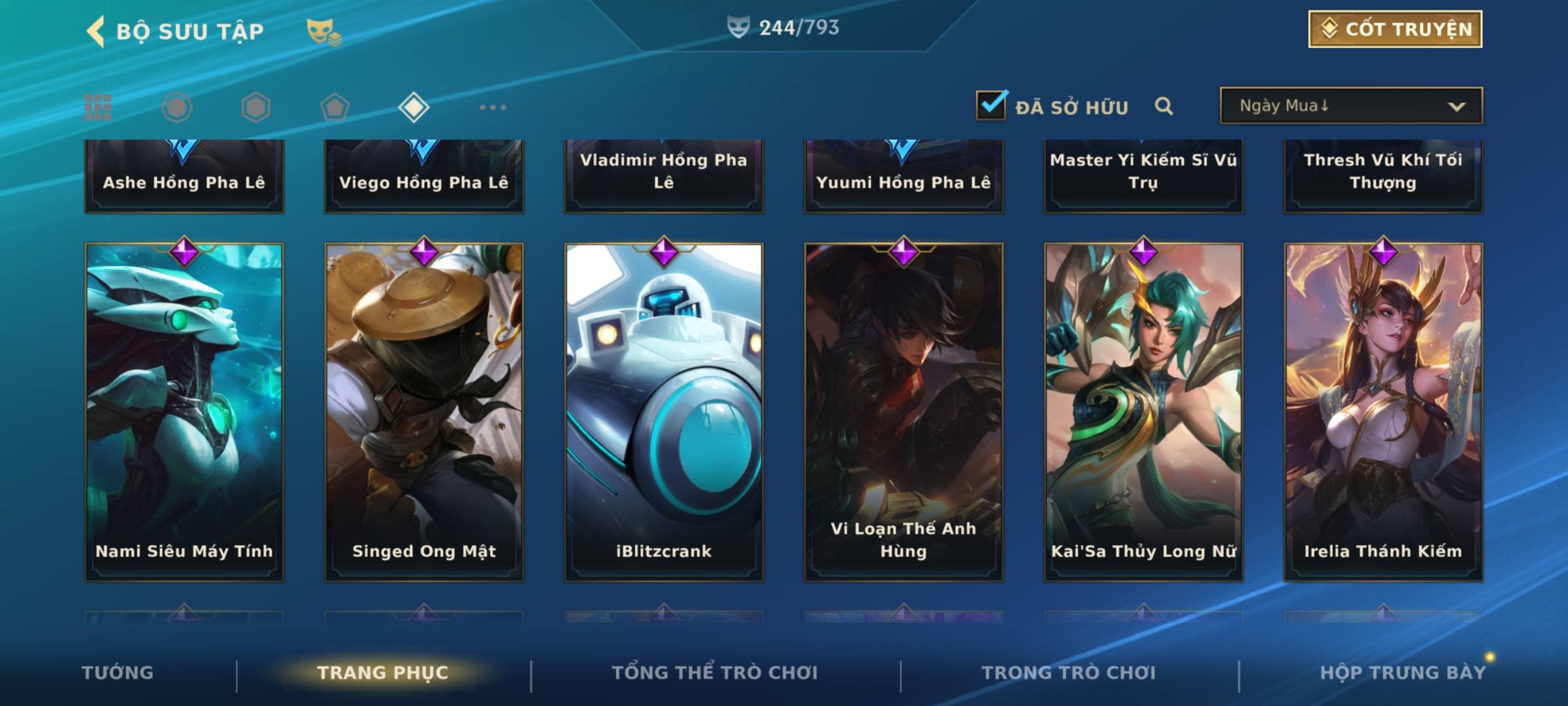Screen dimensions: 1568x706
Task: Go to the Hộp Trưng Bày tab
Action: (x=1403, y=673)
